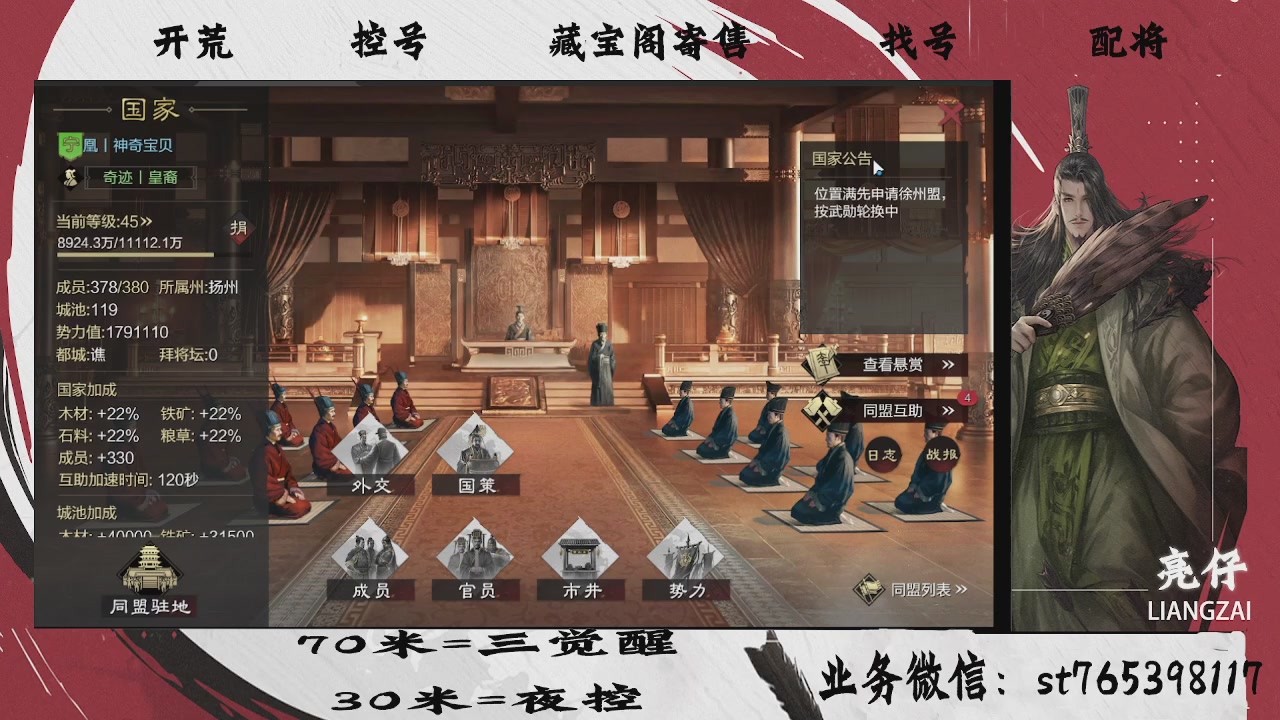The width and height of the screenshot is (1280, 720).
Task: Click the 捐 donate button
Action: coord(237,228)
